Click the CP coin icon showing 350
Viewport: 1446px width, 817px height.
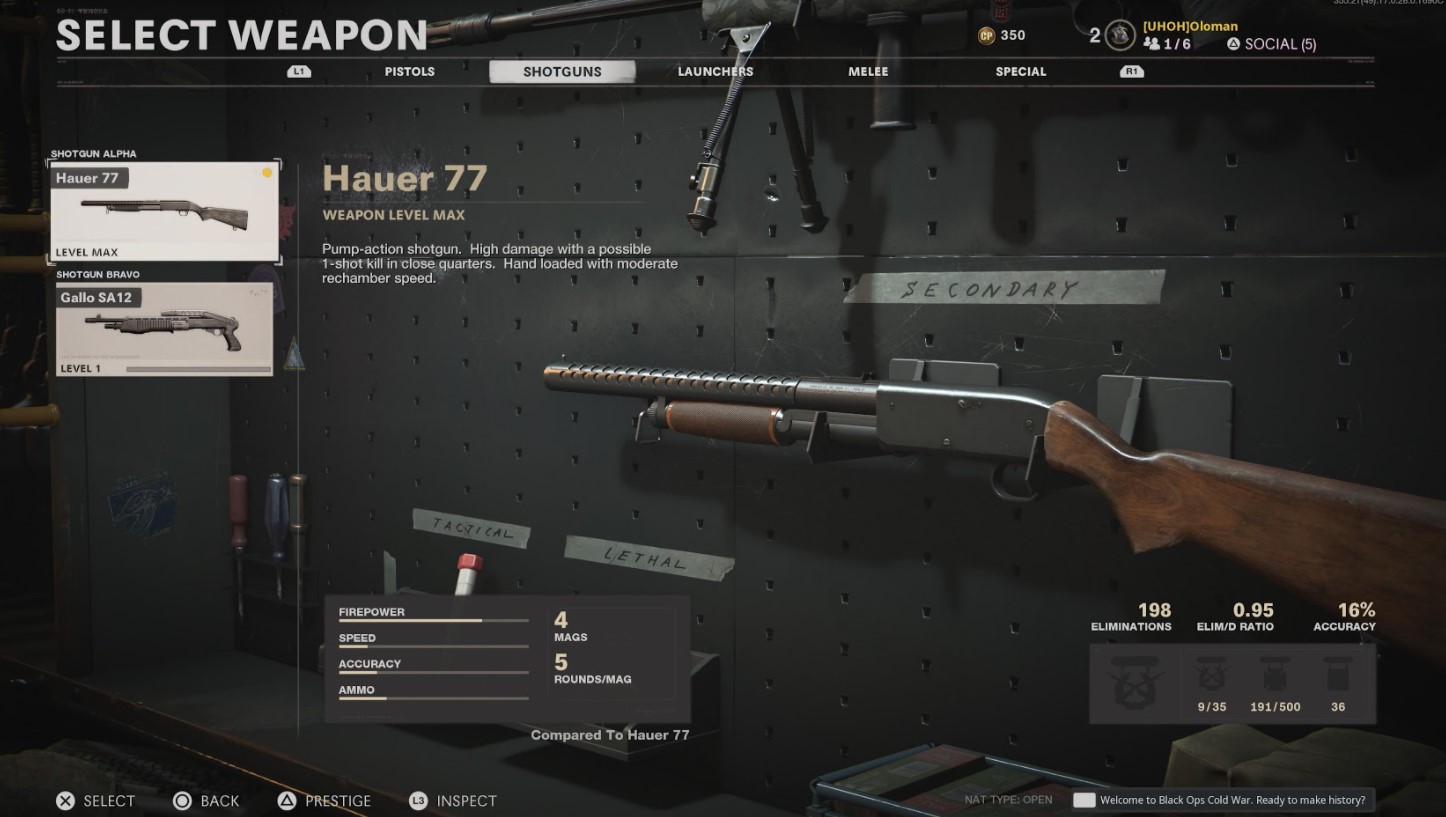click(x=985, y=35)
